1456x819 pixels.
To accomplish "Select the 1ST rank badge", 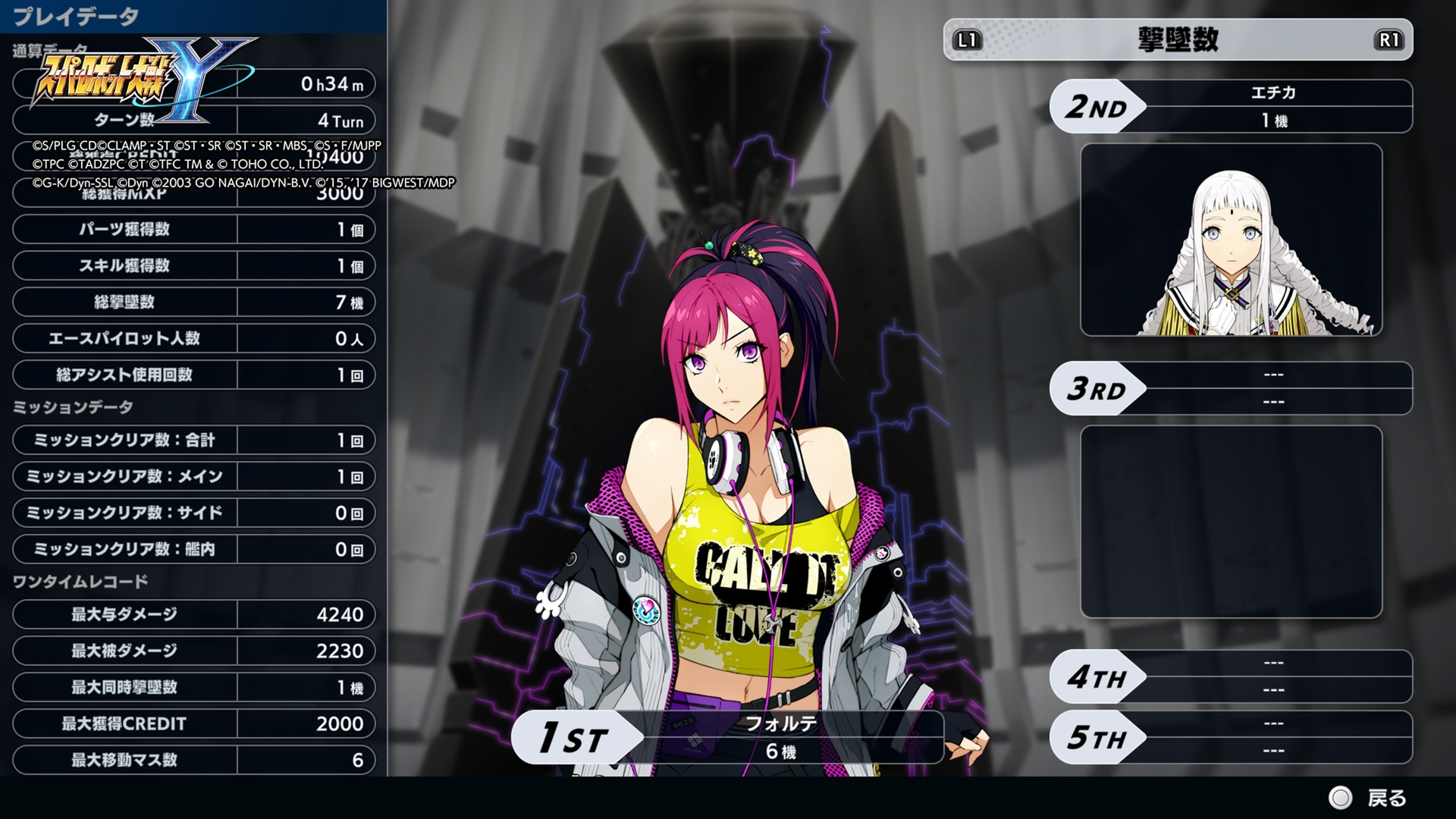I will [x=573, y=737].
